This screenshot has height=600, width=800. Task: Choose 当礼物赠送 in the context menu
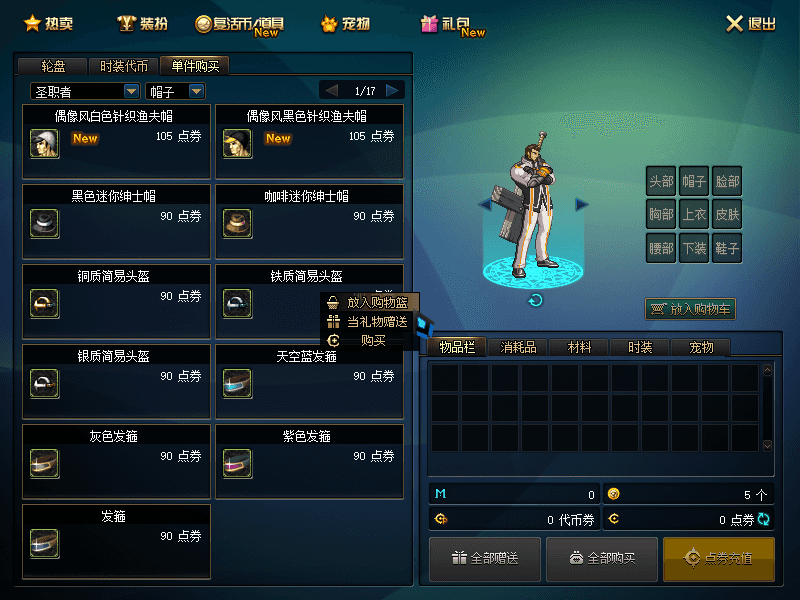pyautogui.click(x=369, y=322)
